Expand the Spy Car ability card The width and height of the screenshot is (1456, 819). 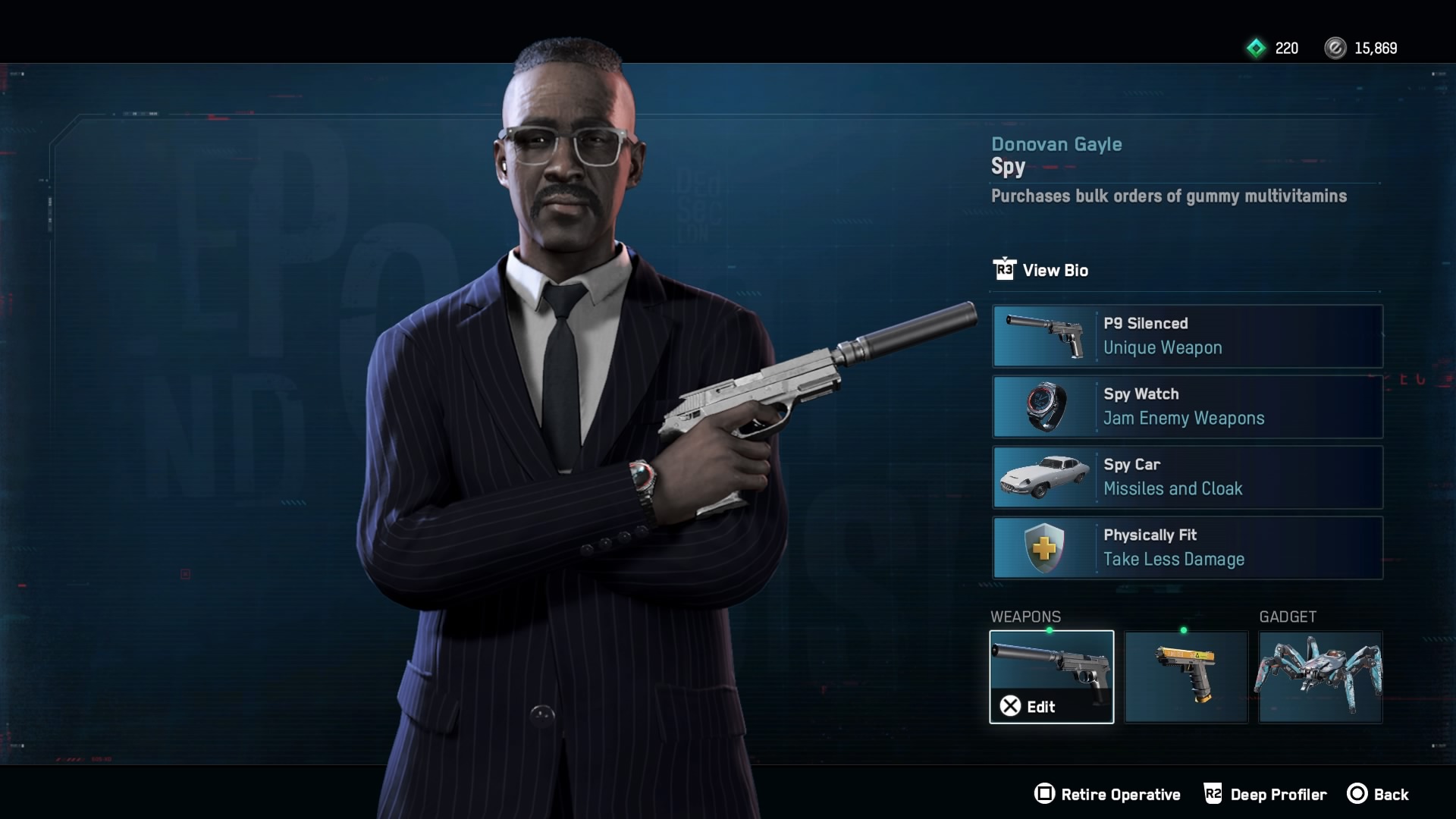pyautogui.click(x=1188, y=478)
